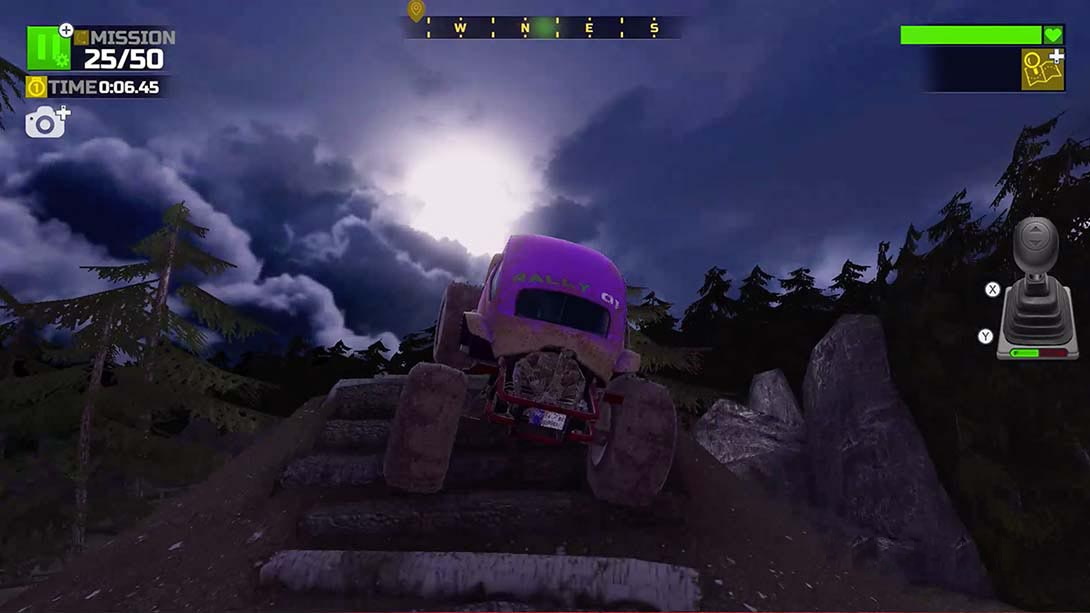This screenshot has width=1090, height=613.
Task: Switch camera view using the camera icon
Action: [45, 123]
